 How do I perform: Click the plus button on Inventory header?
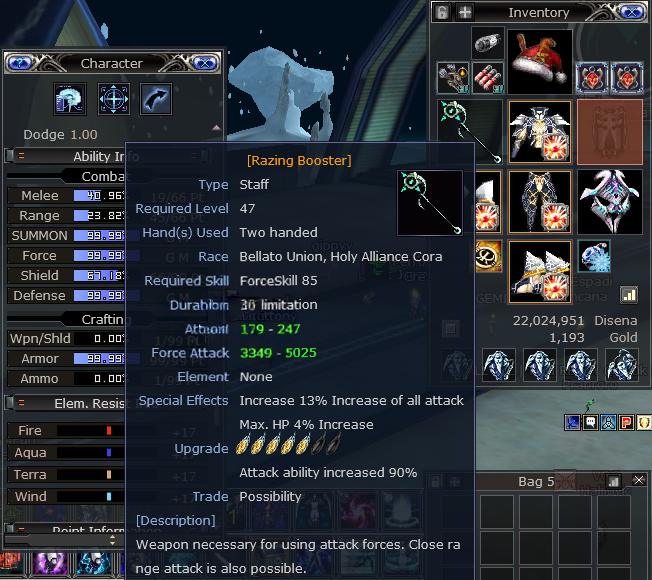465,12
